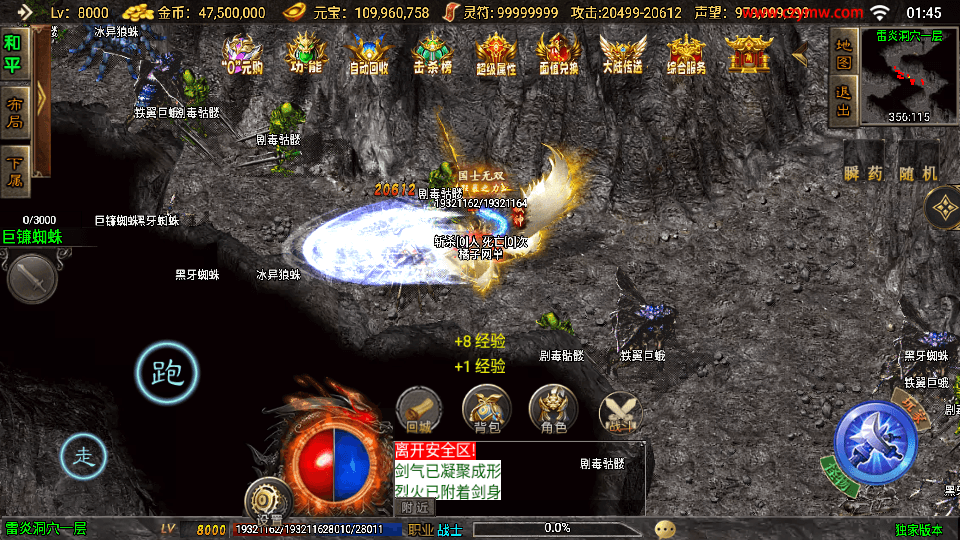Viewport: 960px width, 540px height.
Task: Activate the 跑 run button
Action: [167, 374]
